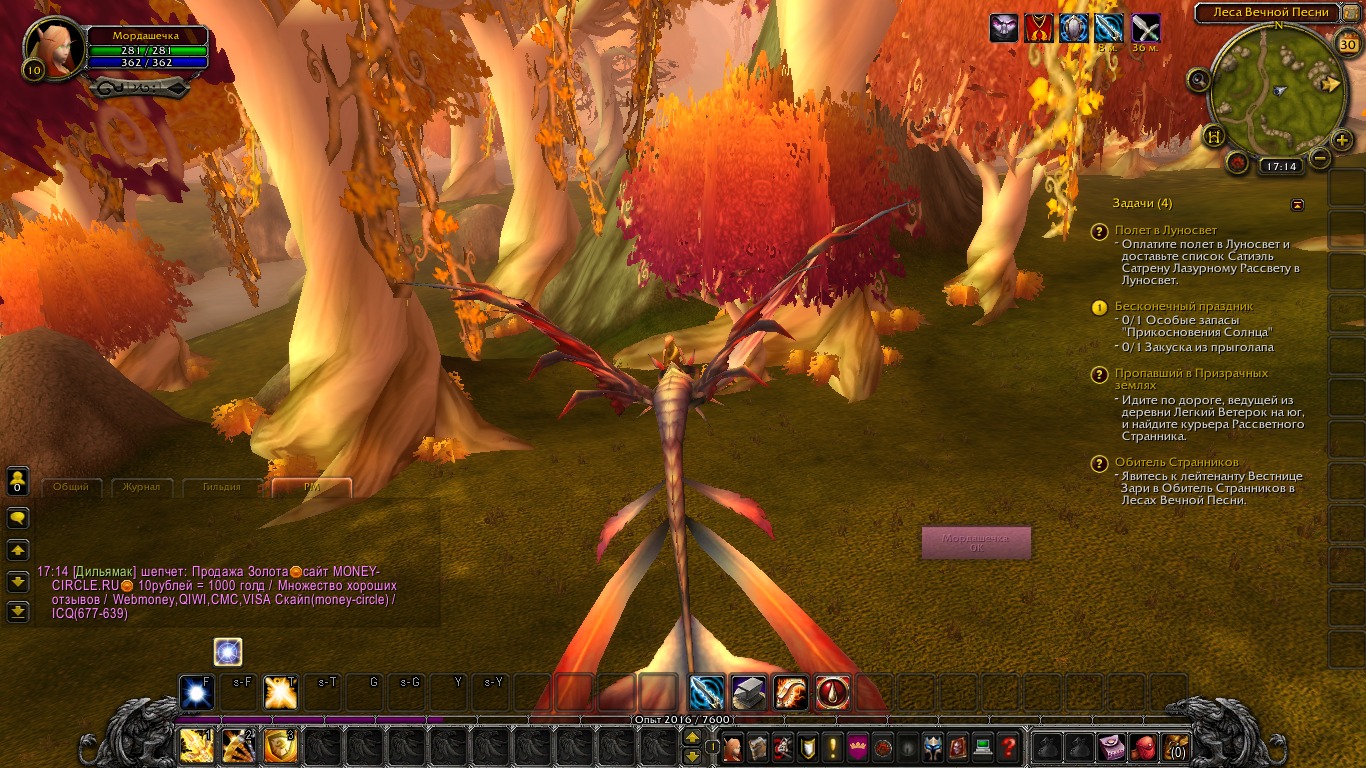The width and height of the screenshot is (1366, 768).
Task: Jump chat to the bottom
Action: click(x=18, y=611)
